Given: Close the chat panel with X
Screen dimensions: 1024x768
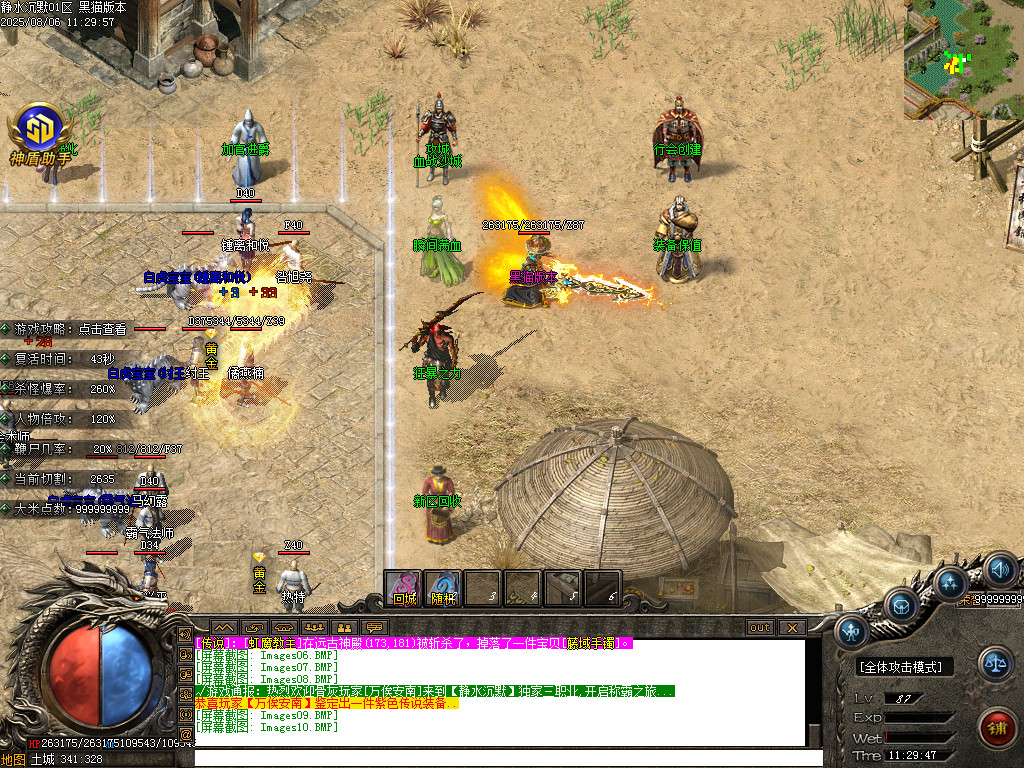Looking at the screenshot, I should tap(791, 628).
